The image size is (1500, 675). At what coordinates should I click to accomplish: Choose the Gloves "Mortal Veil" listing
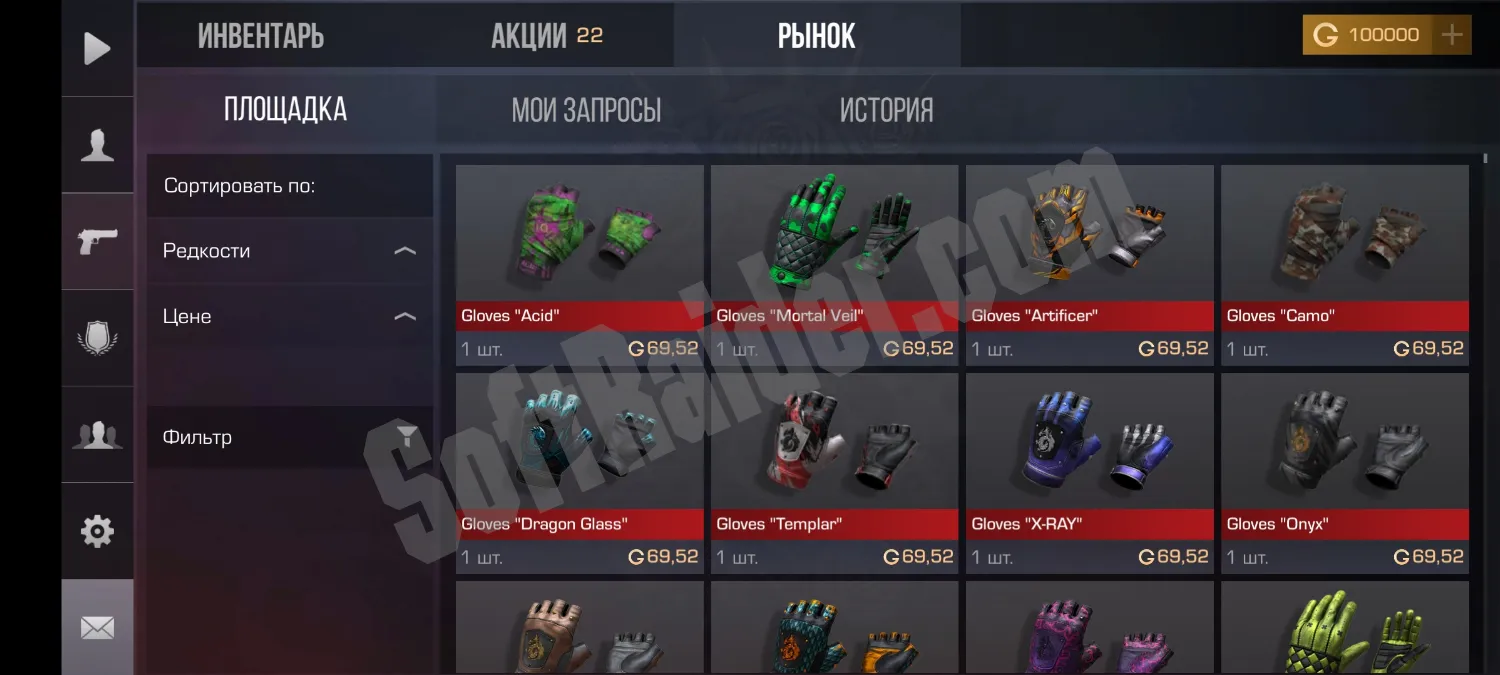(834, 264)
